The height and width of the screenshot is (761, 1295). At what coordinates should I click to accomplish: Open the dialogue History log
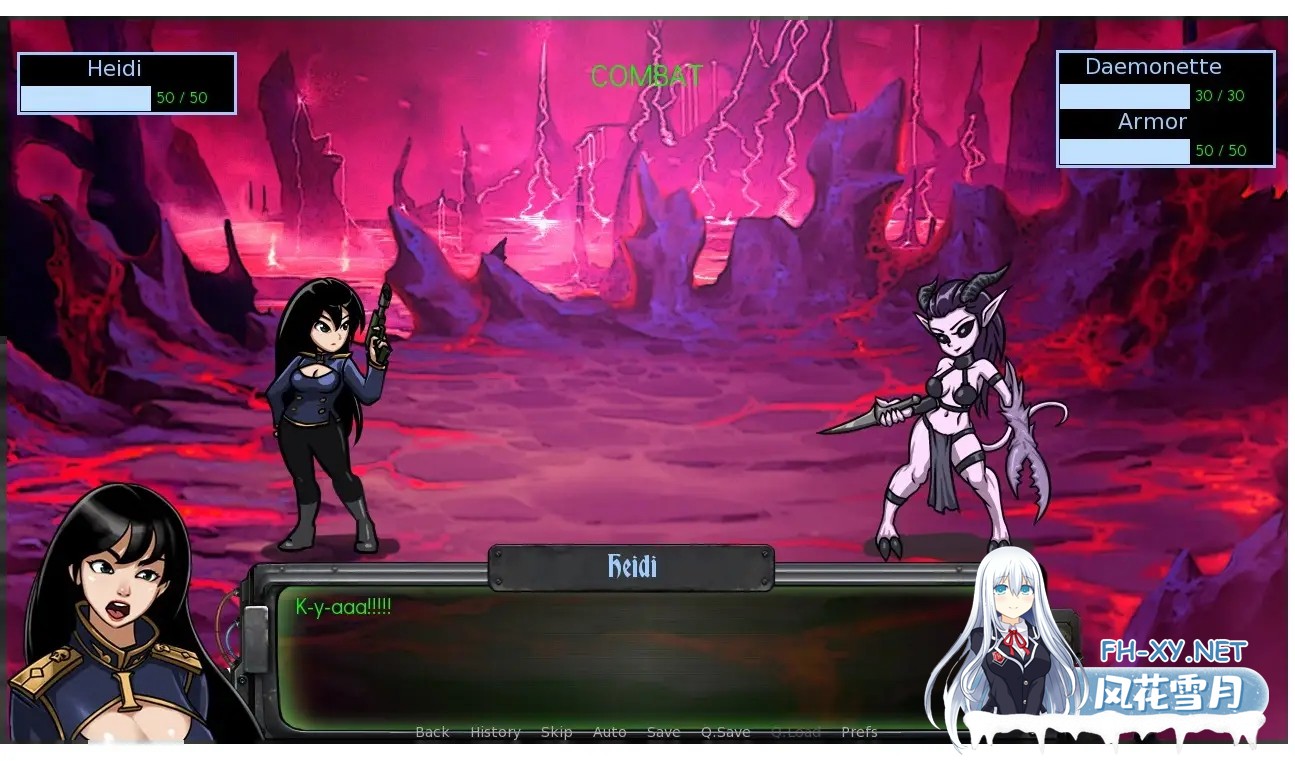coord(495,732)
